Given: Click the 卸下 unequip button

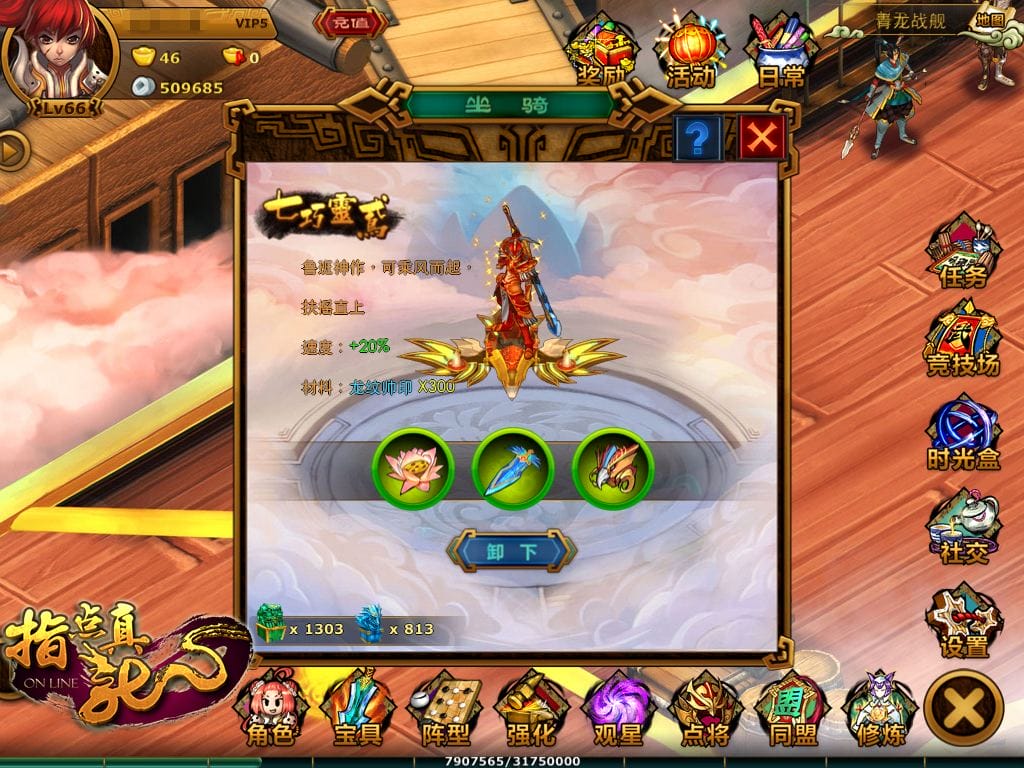Looking at the screenshot, I should [x=512, y=550].
